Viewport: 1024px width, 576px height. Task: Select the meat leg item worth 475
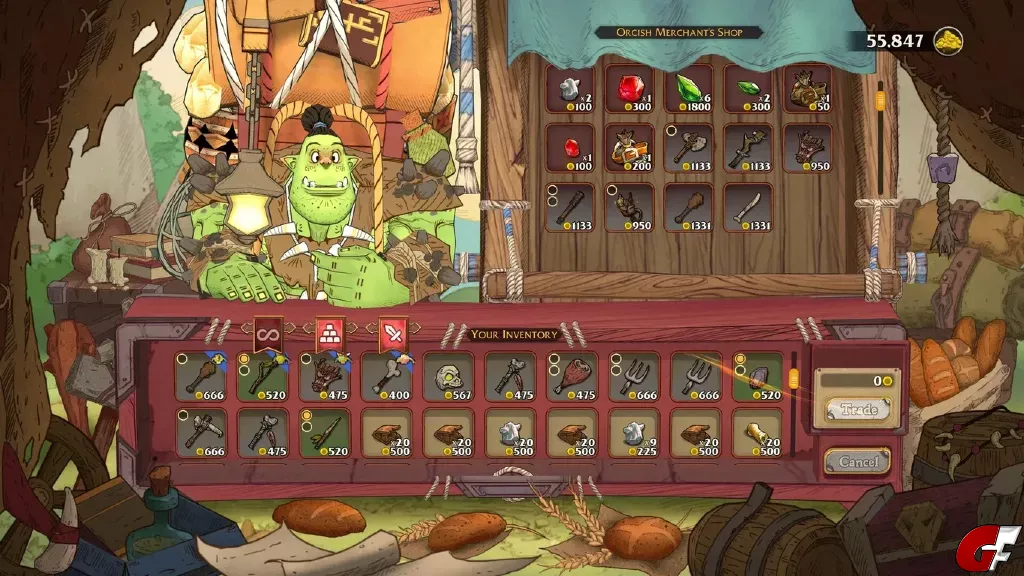(572, 376)
